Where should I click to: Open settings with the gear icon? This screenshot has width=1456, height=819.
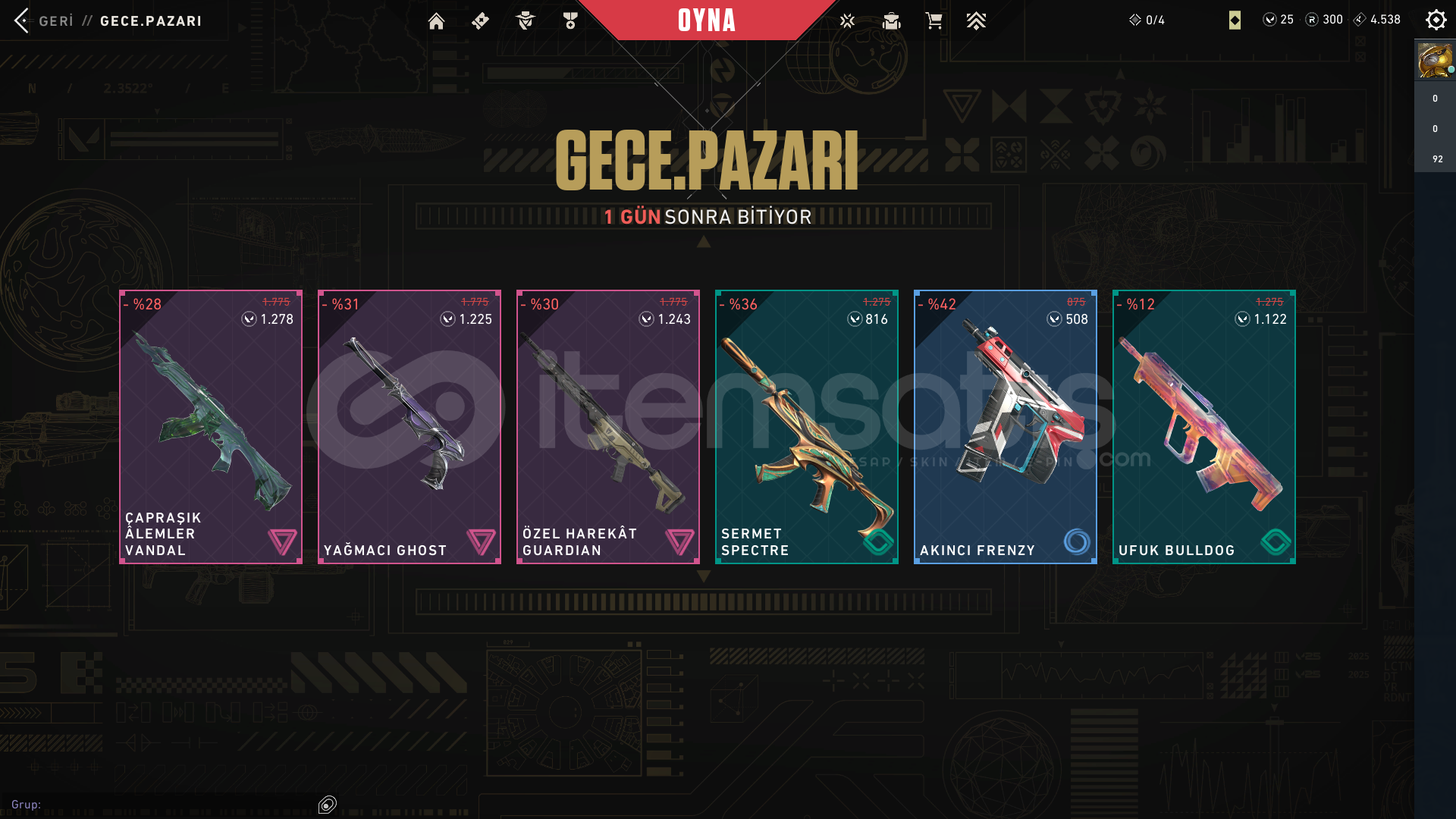coord(1436,20)
